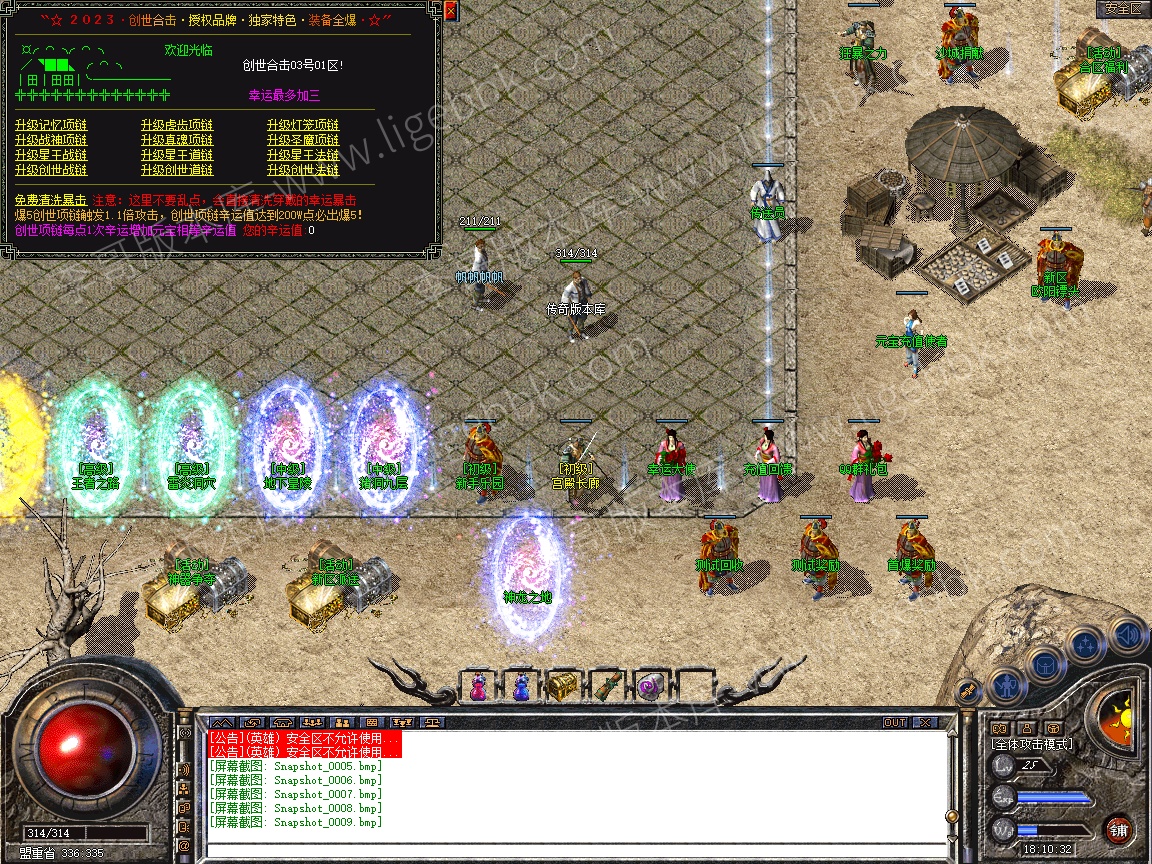Select 升级战神项链 upgrade link
This screenshot has width=1152, height=864.
point(51,140)
